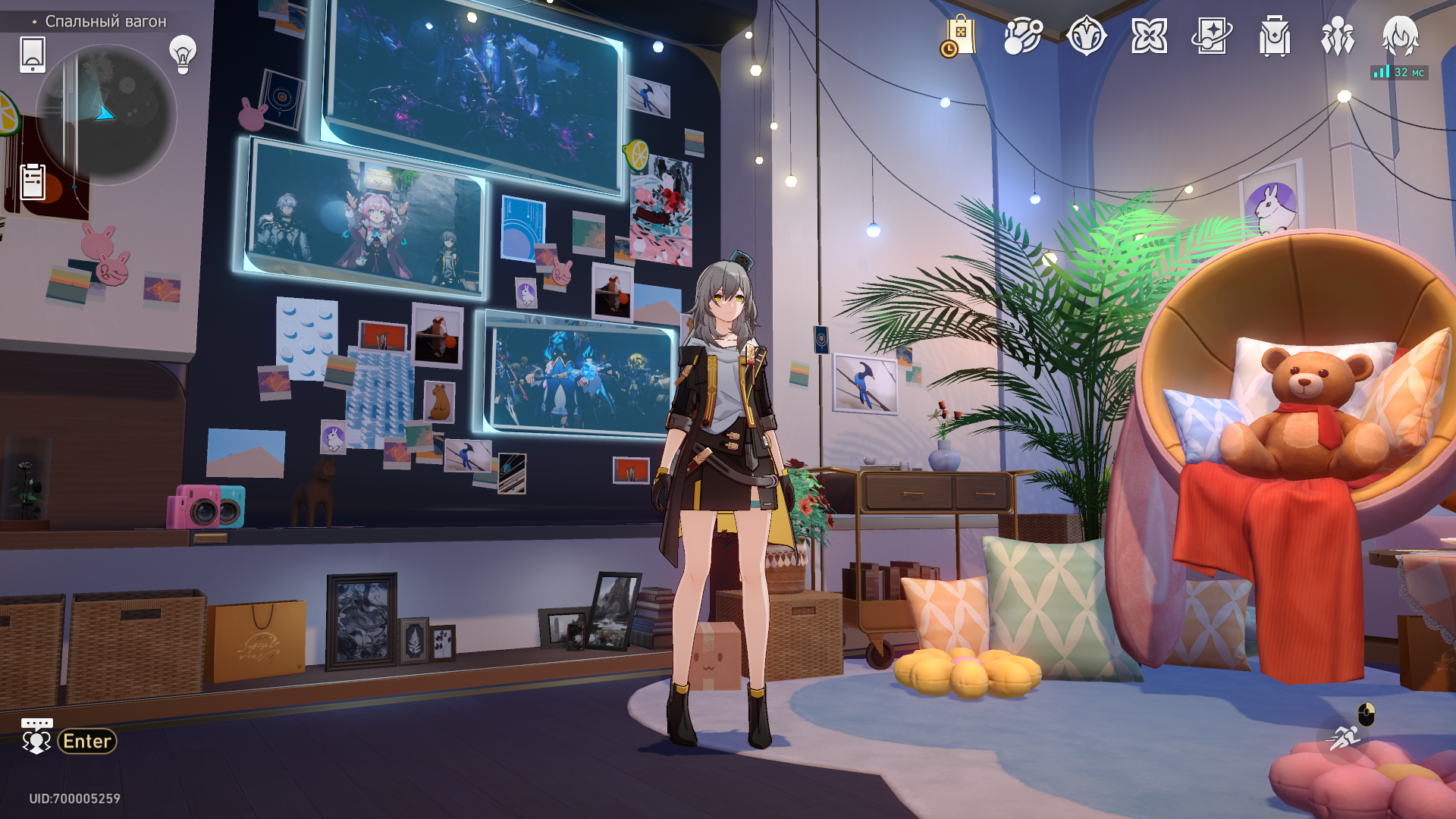Open the planet-orbit Travel Log icon
The image size is (1456, 819).
pos(1023,36)
